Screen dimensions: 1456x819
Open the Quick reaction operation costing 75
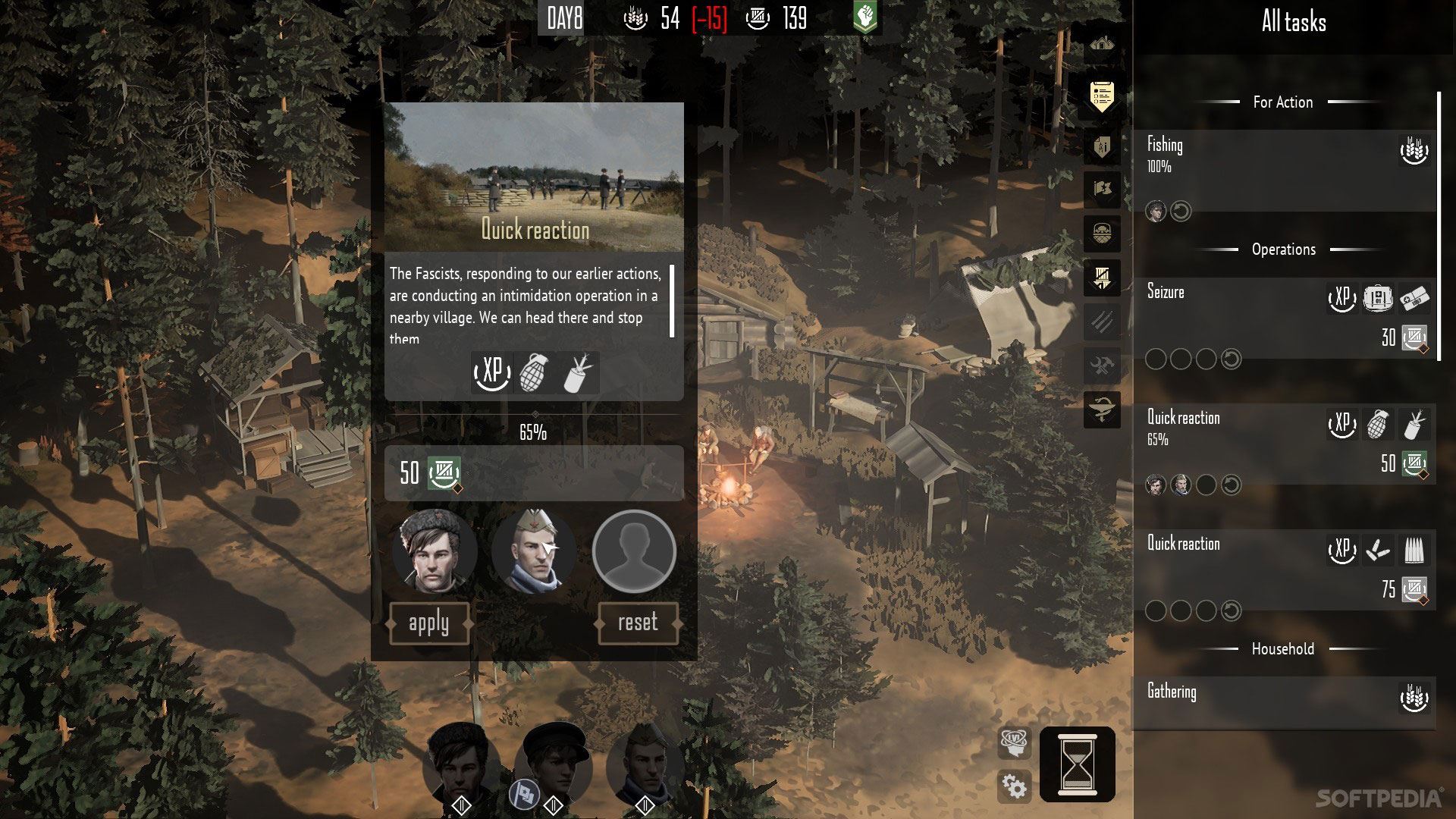(1283, 570)
